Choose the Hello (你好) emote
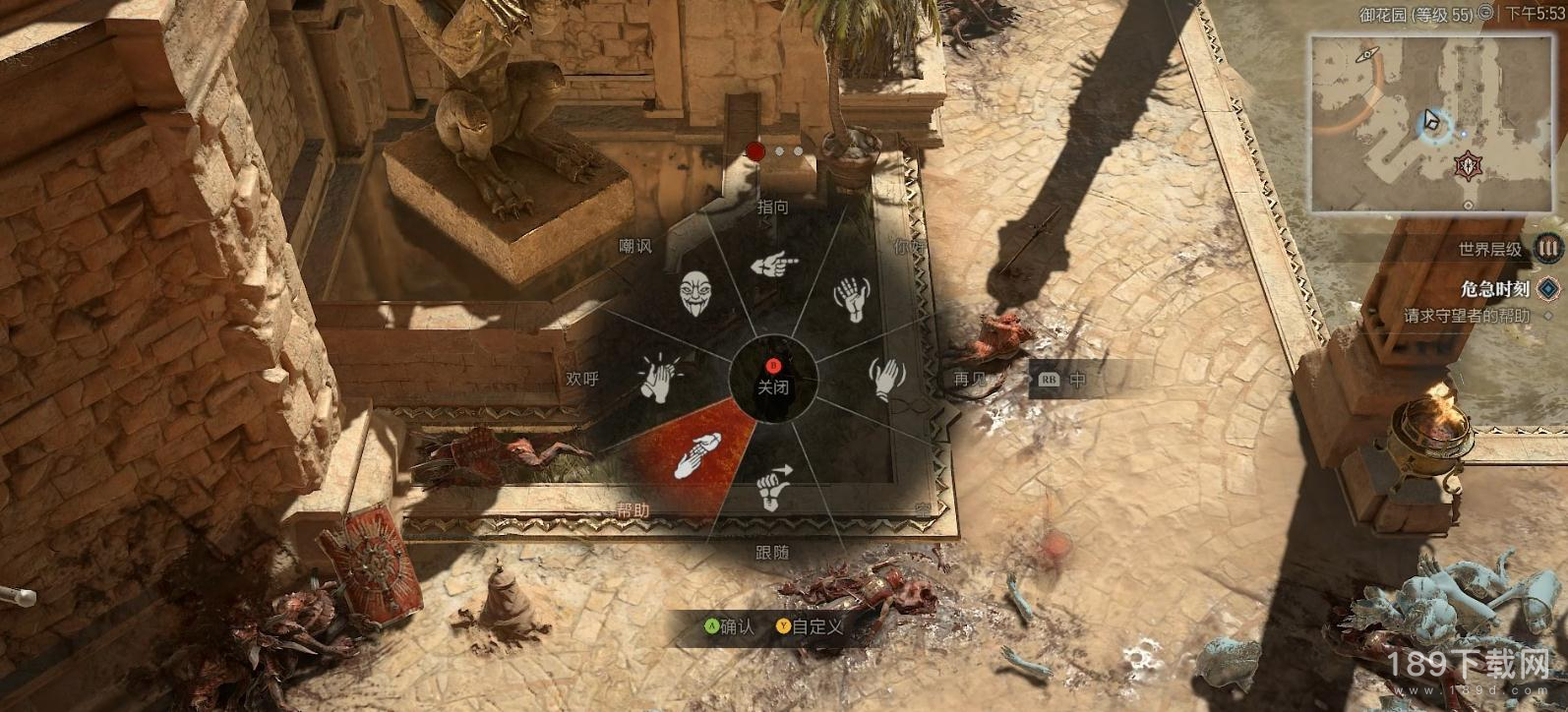Image resolution: width=1568 pixels, height=712 pixels. pyautogui.click(x=849, y=299)
